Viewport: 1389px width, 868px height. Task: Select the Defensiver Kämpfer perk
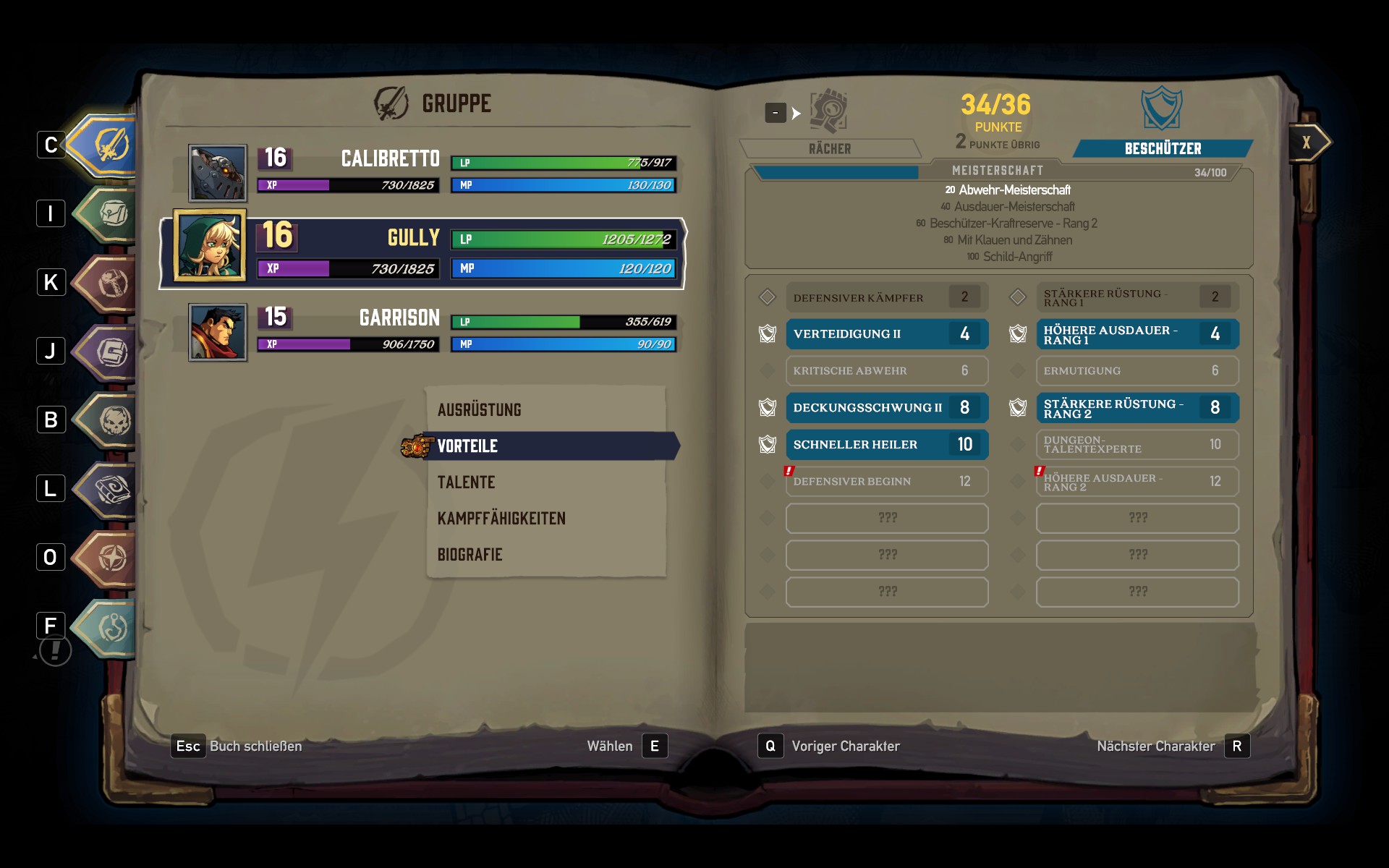tap(886, 297)
